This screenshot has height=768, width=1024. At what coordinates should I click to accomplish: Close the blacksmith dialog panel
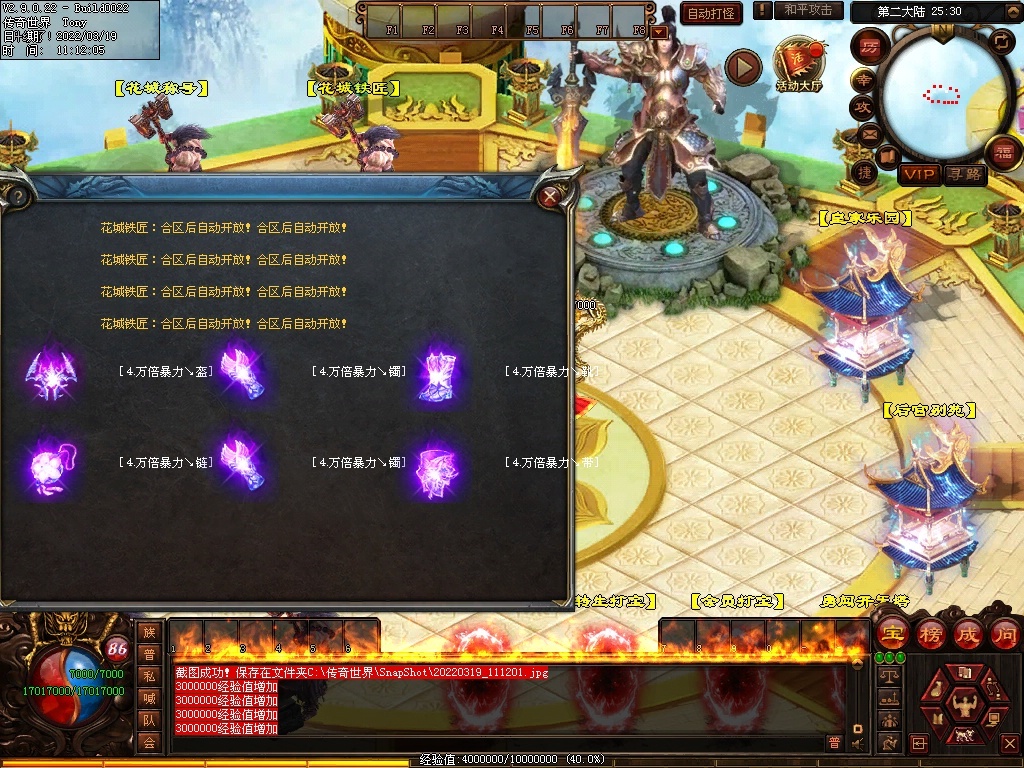[549, 197]
